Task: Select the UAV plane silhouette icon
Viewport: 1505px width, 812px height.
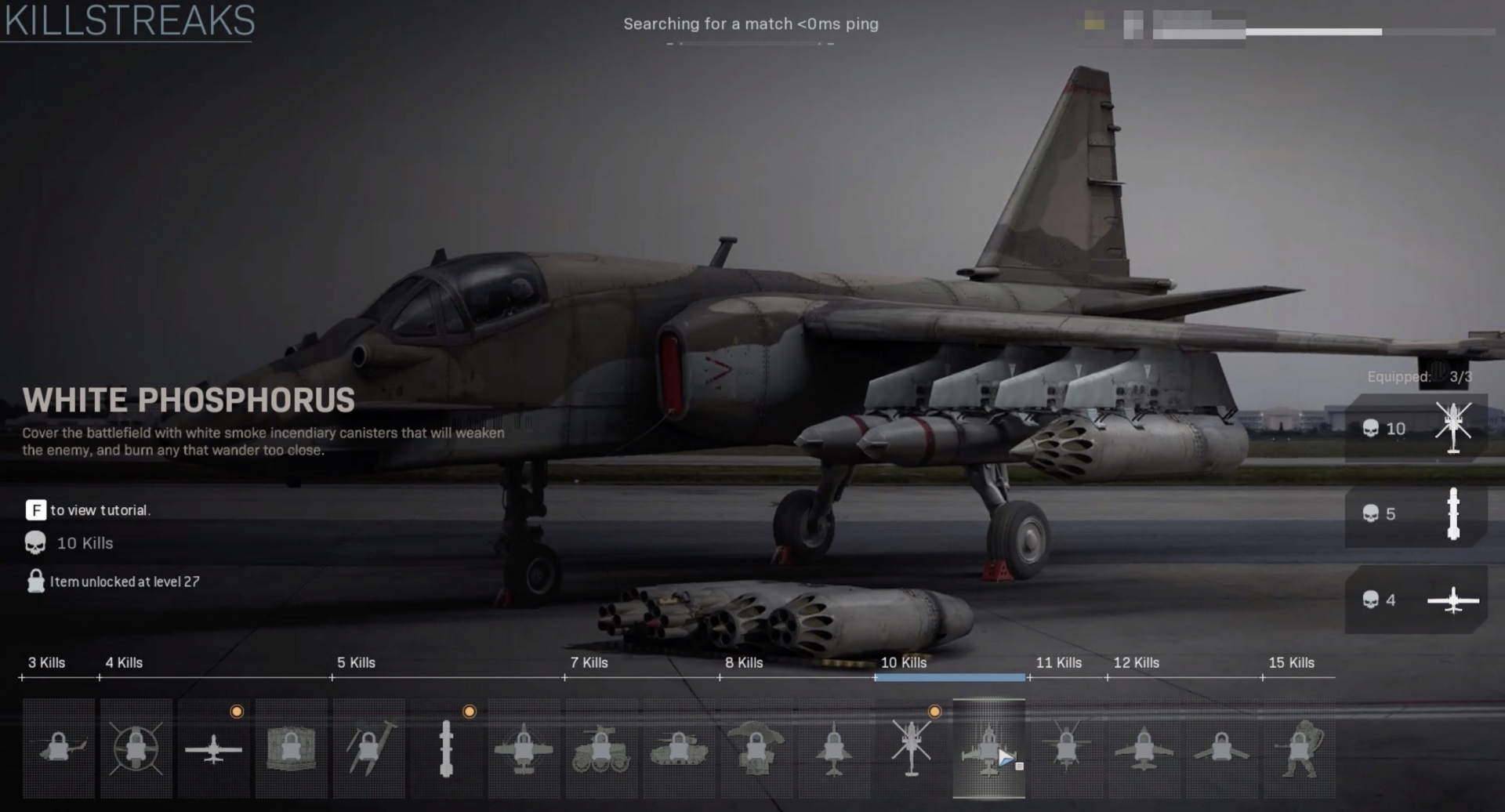Action: click(214, 749)
